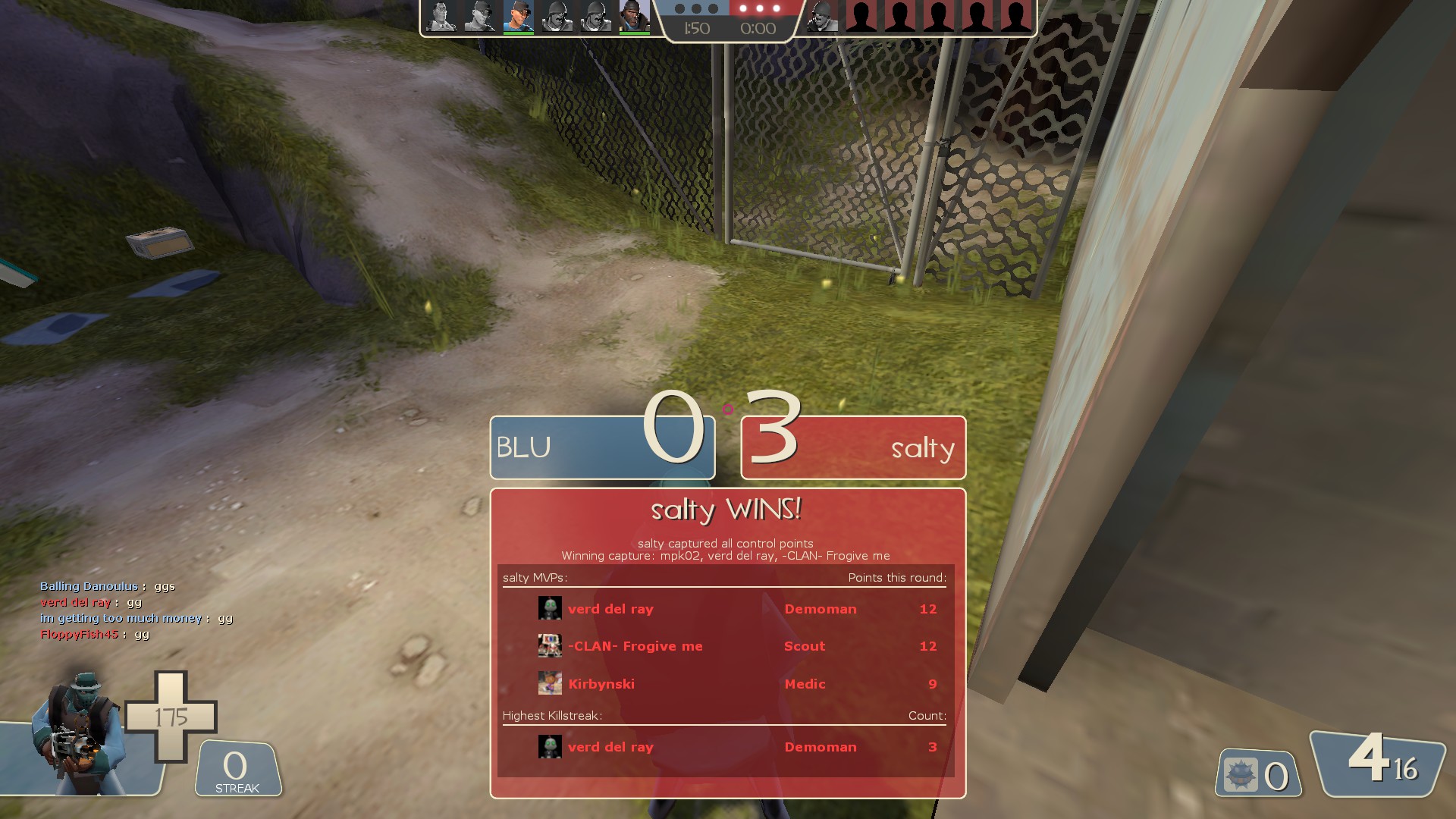Viewport: 1456px width, 819px height.
Task: Select Kirbynski's Medic MVP row
Action: (725, 684)
